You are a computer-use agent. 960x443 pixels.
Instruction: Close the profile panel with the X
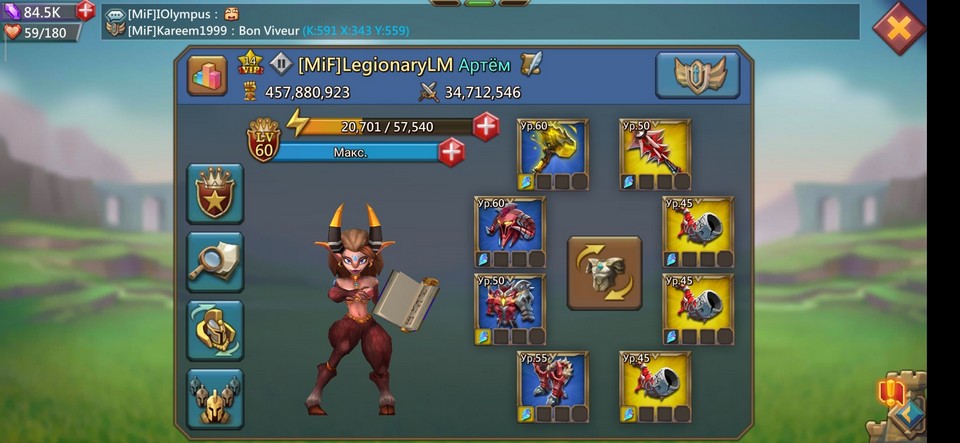click(899, 28)
